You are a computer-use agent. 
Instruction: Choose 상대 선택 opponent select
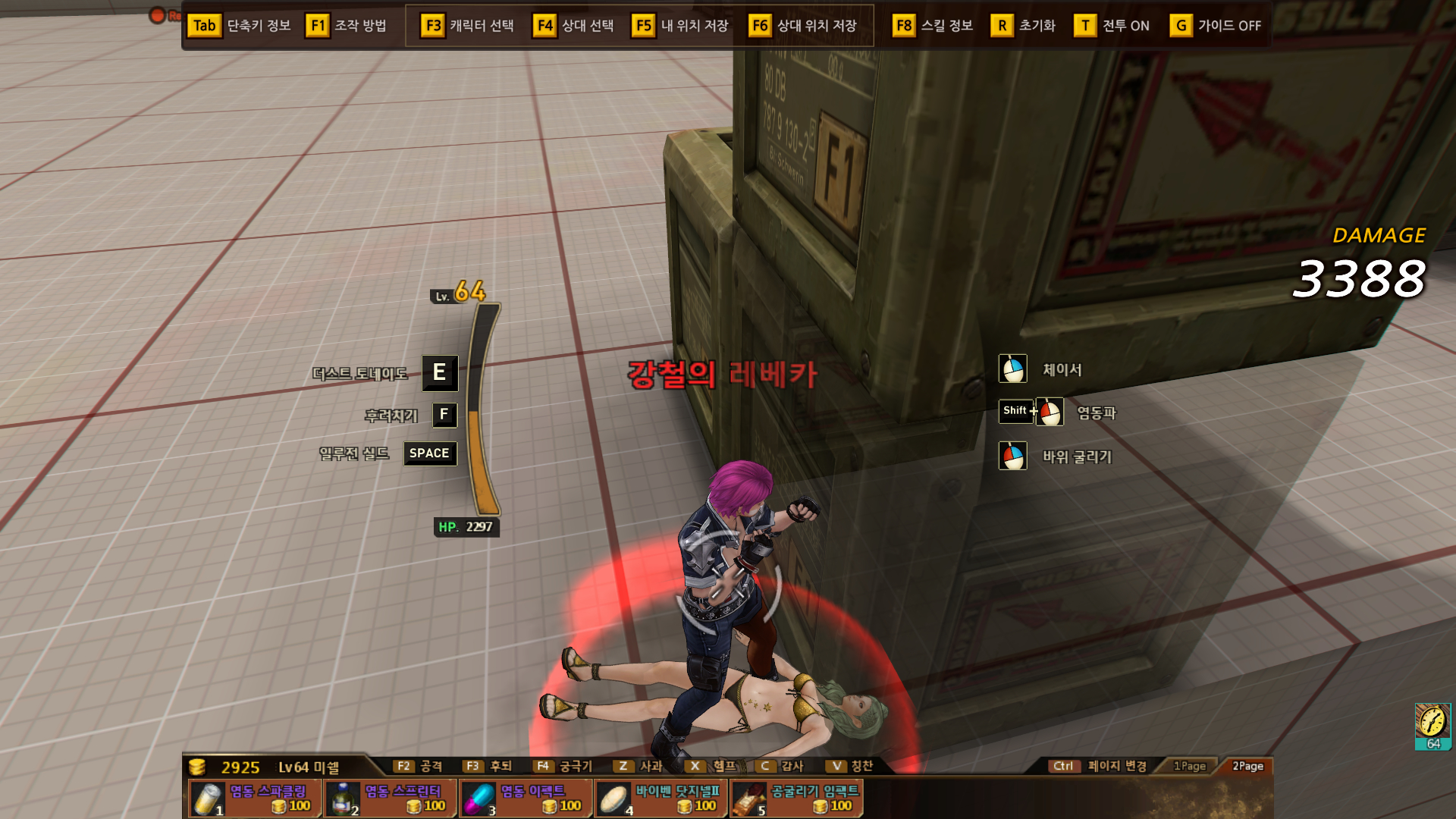pos(574,26)
